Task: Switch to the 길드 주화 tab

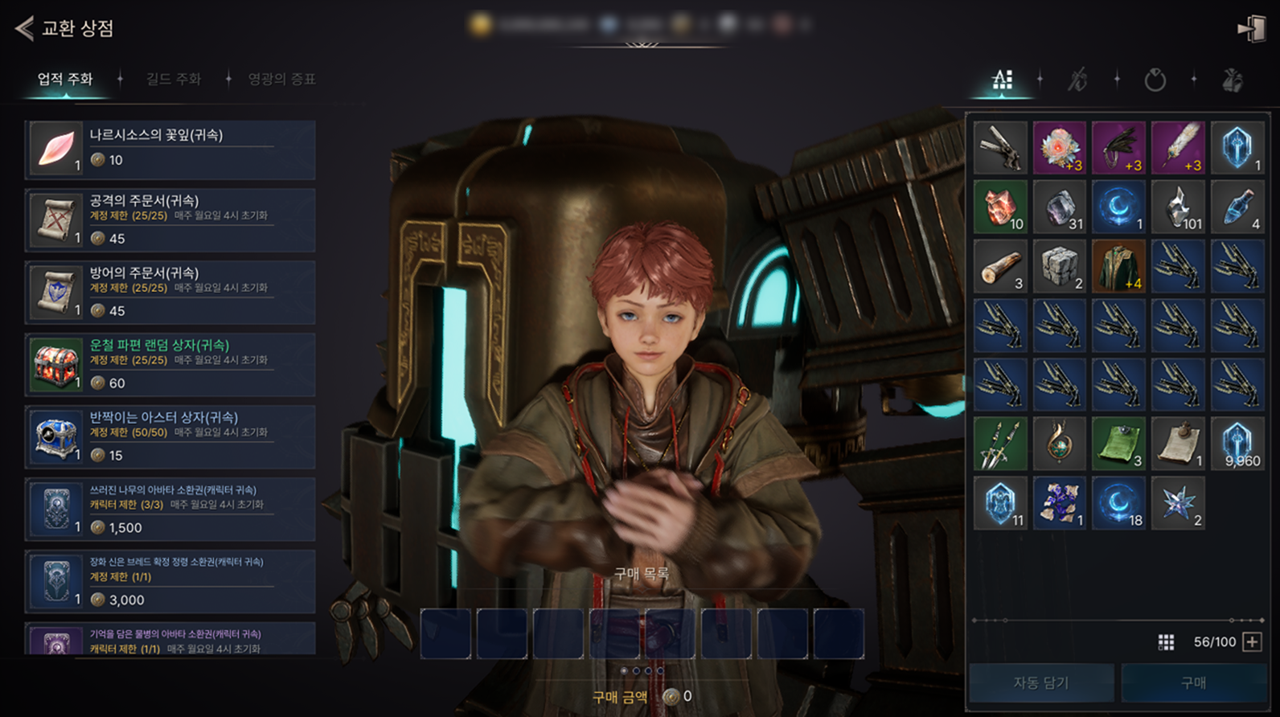Action: click(x=173, y=79)
